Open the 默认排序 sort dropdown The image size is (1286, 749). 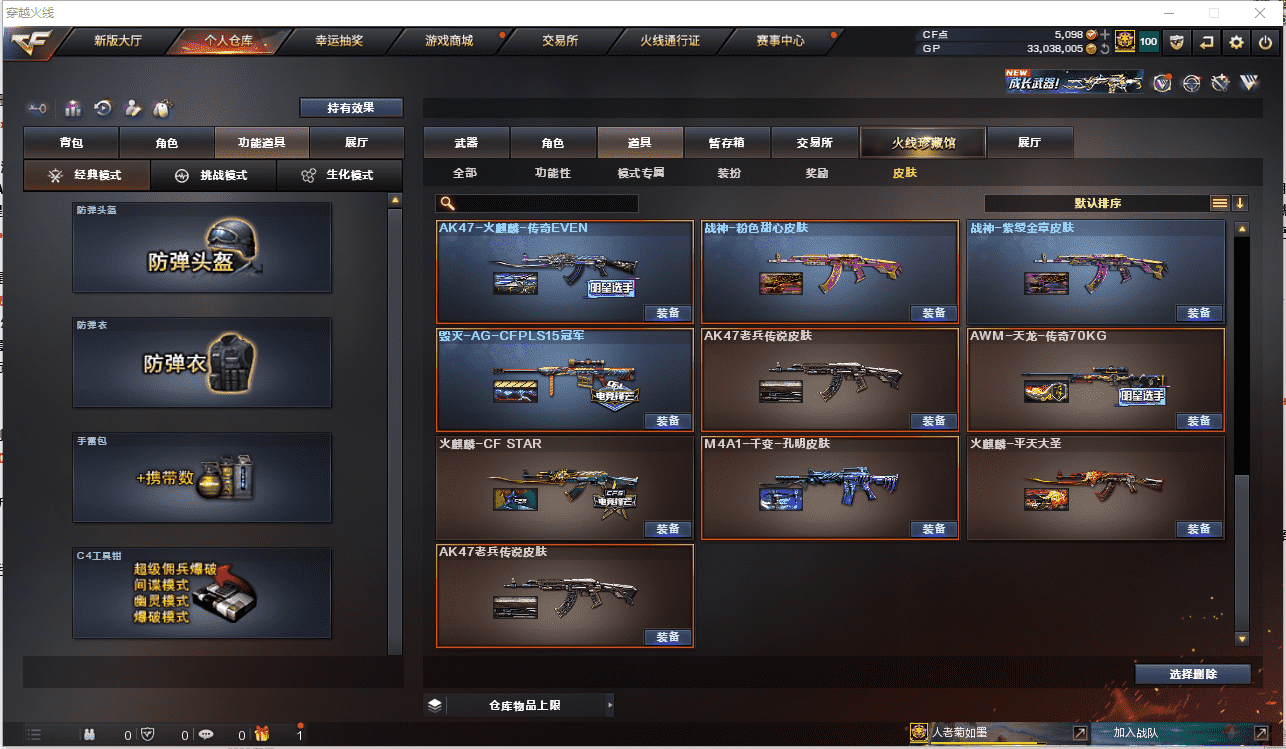pyautogui.click(x=1097, y=203)
